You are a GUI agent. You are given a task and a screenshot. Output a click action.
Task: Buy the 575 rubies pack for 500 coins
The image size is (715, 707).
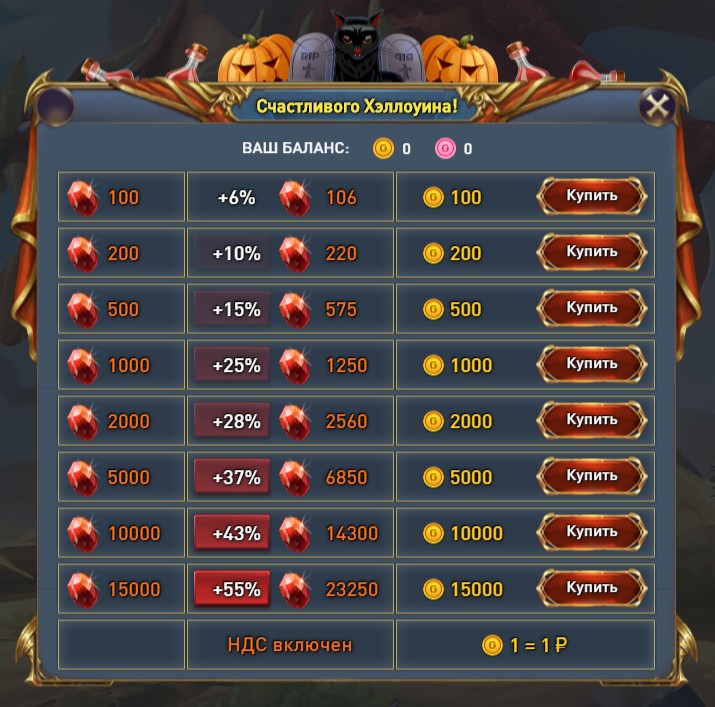click(x=592, y=309)
